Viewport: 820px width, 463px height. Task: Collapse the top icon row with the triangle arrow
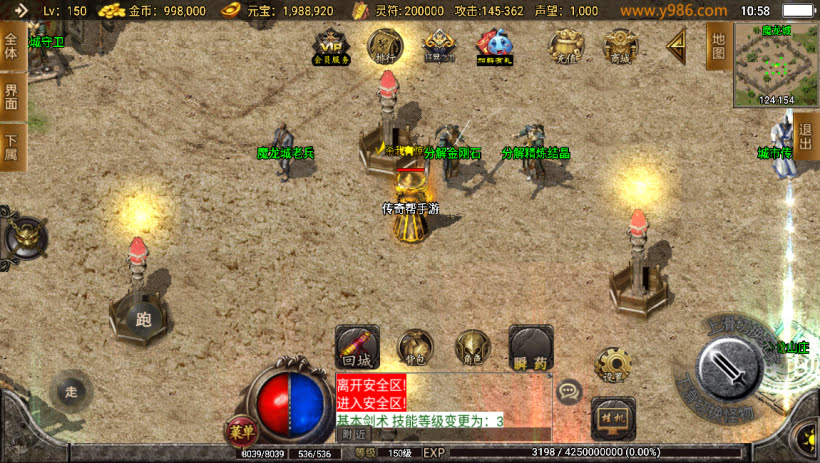point(677,45)
